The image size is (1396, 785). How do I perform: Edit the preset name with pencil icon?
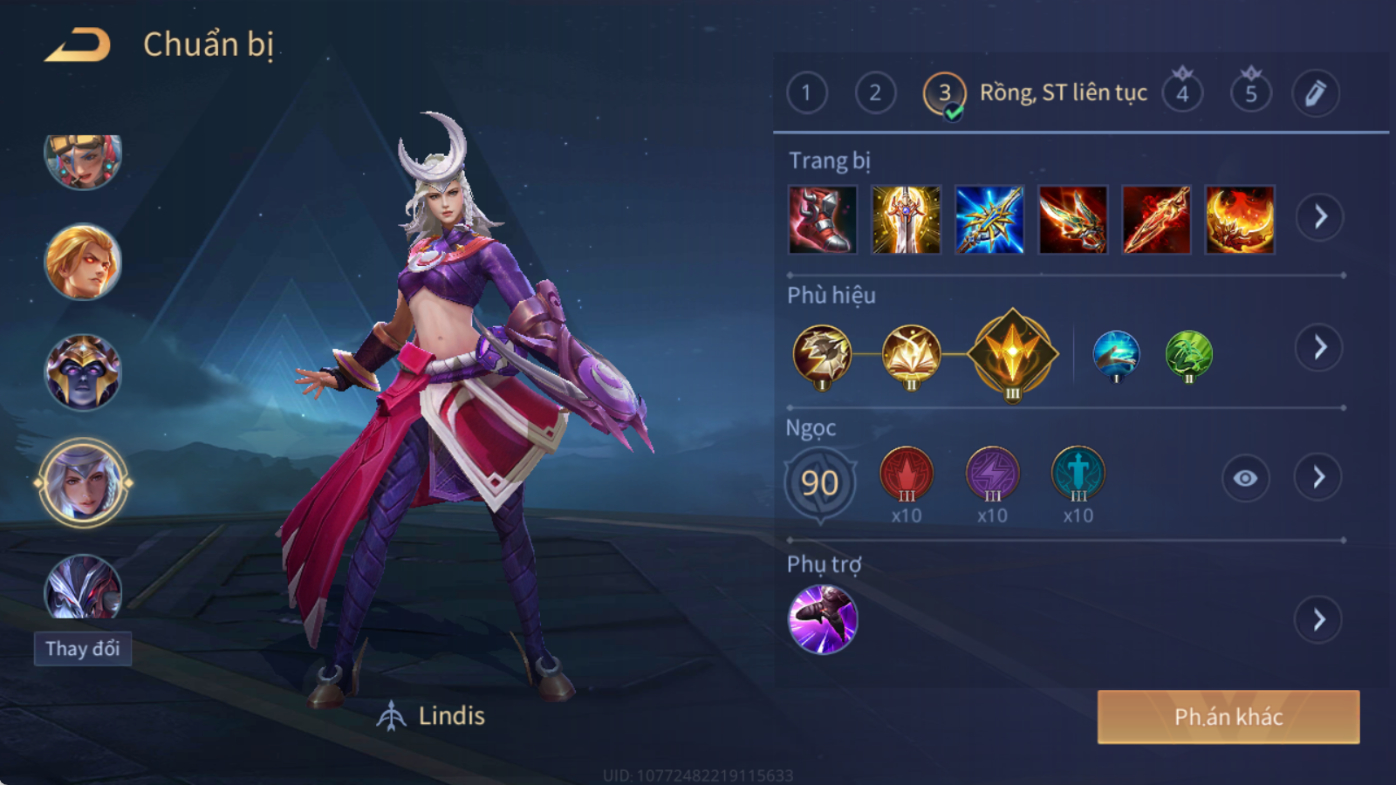click(1315, 94)
